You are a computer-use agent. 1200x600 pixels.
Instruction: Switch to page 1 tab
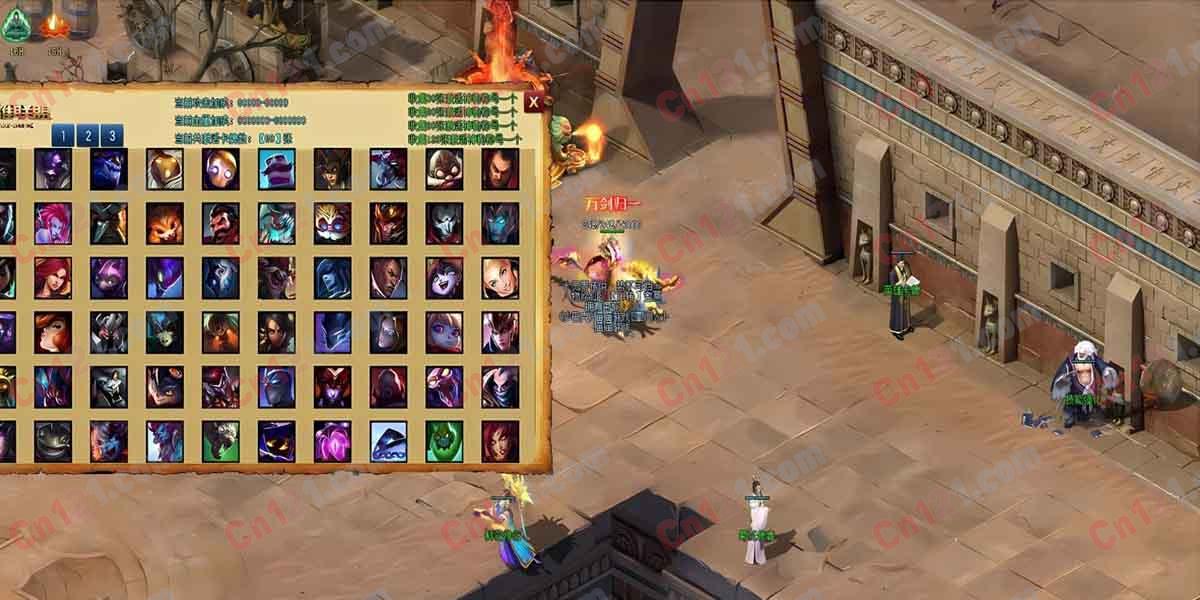pyautogui.click(x=62, y=136)
